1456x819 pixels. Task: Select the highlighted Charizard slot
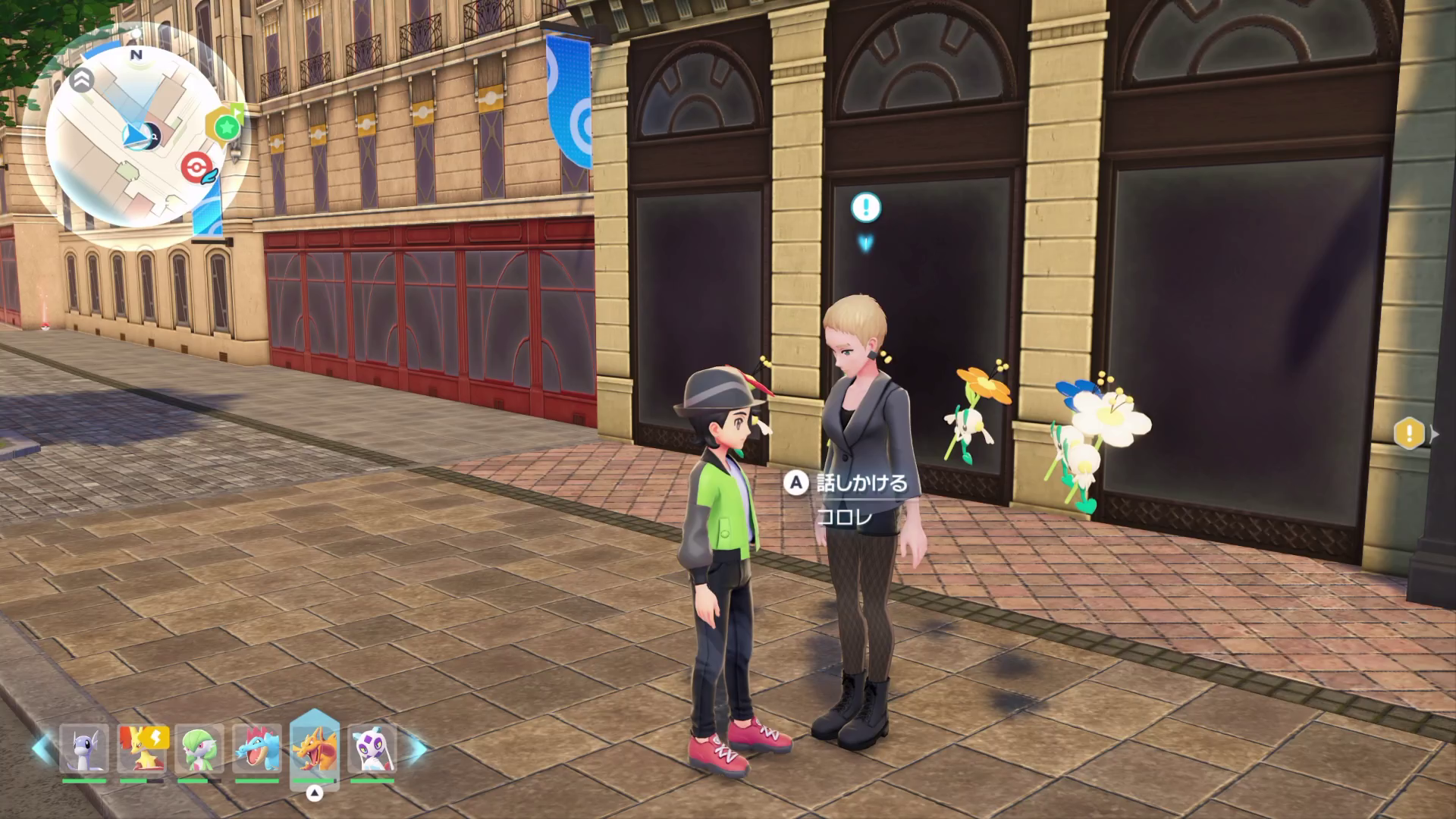point(314,747)
